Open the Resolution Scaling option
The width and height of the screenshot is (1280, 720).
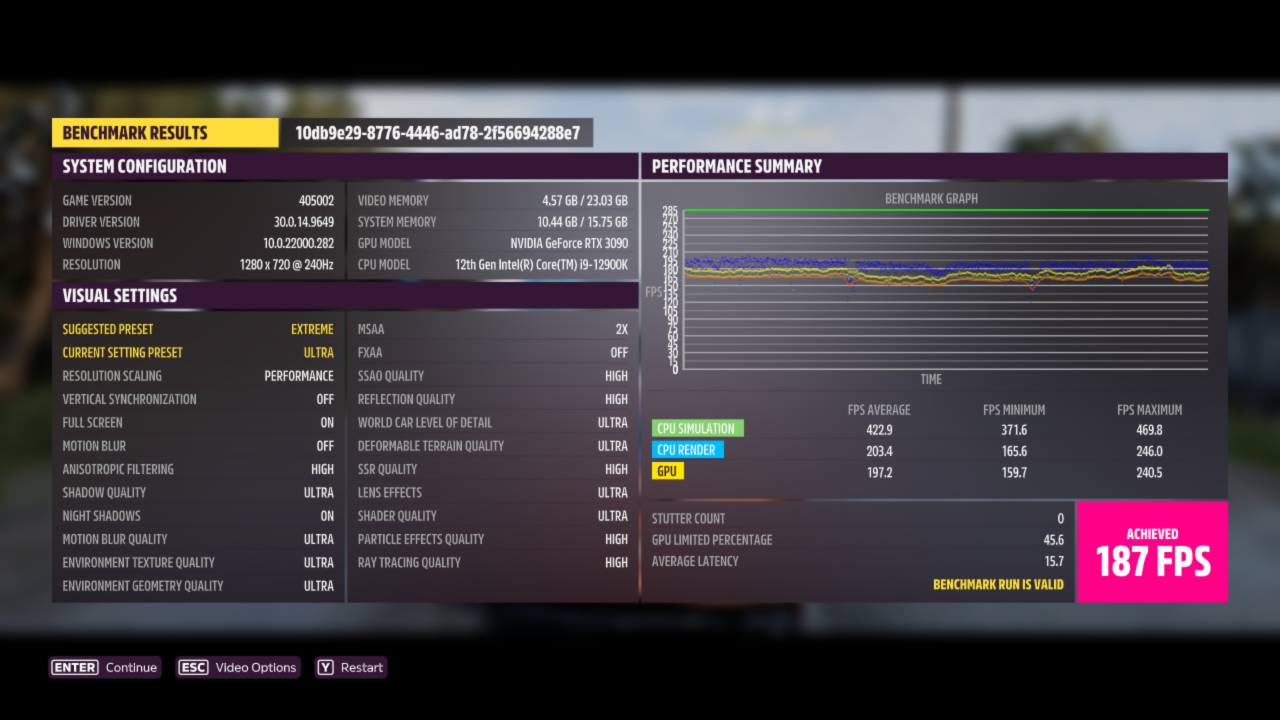pos(197,375)
